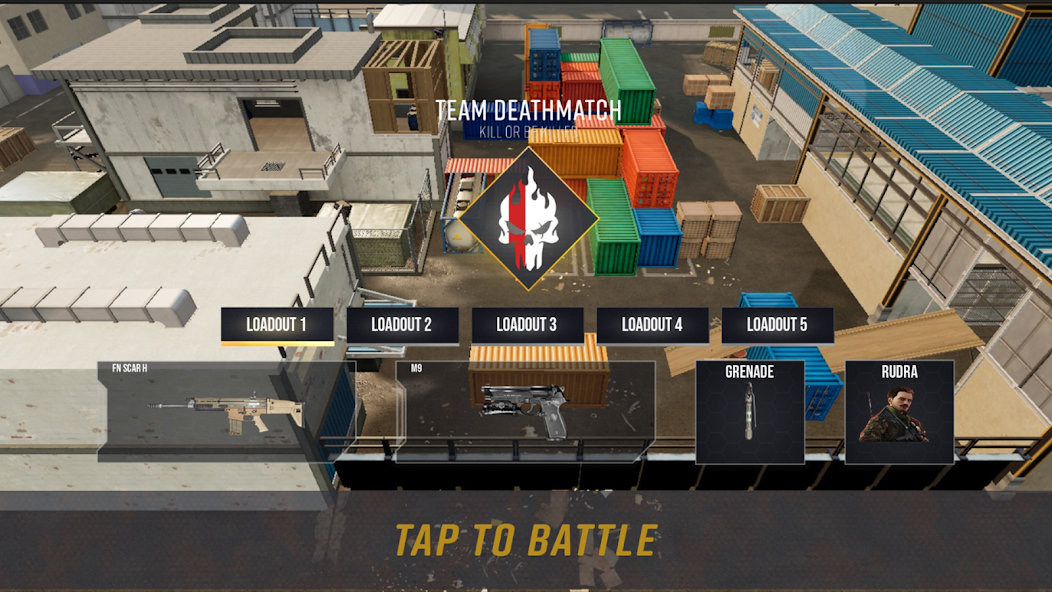Tap to Battle to start the match
The image size is (1052, 592).
point(526,540)
